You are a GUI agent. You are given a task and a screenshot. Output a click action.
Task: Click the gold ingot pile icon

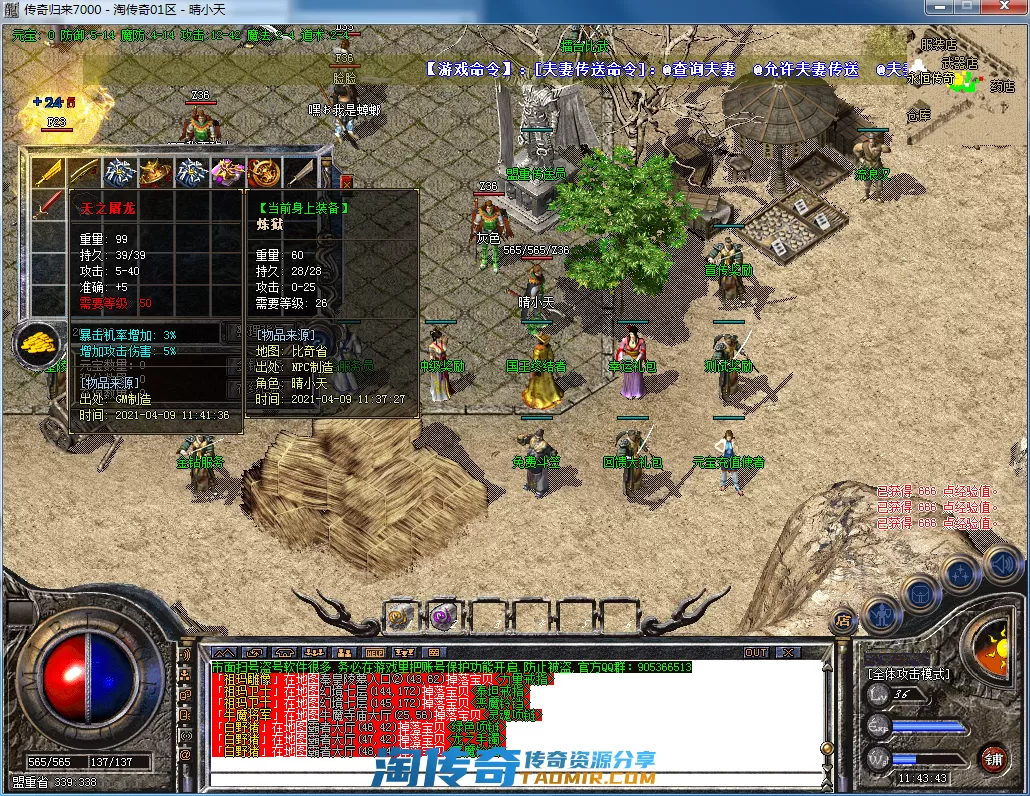[x=38, y=343]
